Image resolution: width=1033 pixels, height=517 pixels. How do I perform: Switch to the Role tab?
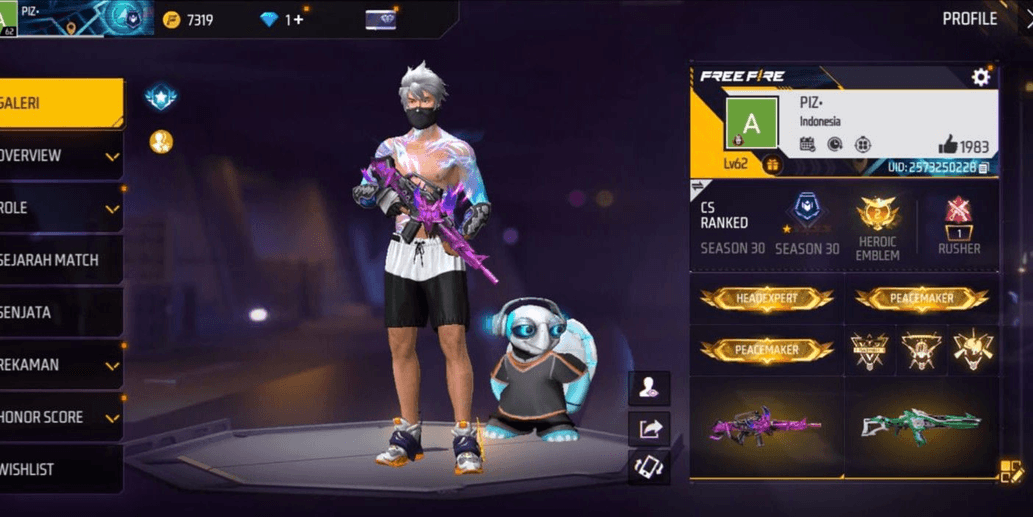[60, 208]
